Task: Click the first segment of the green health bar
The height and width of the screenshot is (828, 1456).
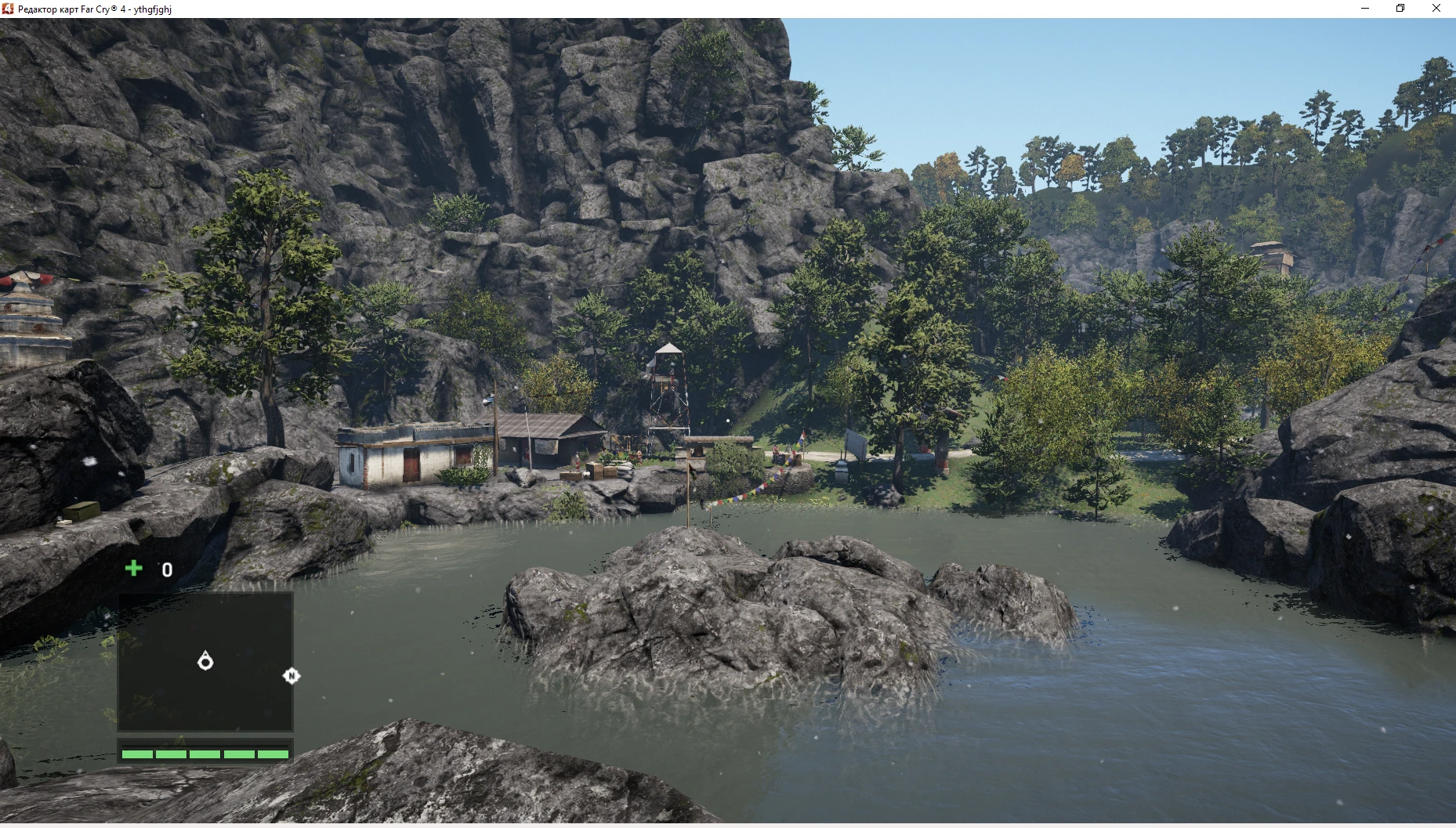Action: pos(136,754)
